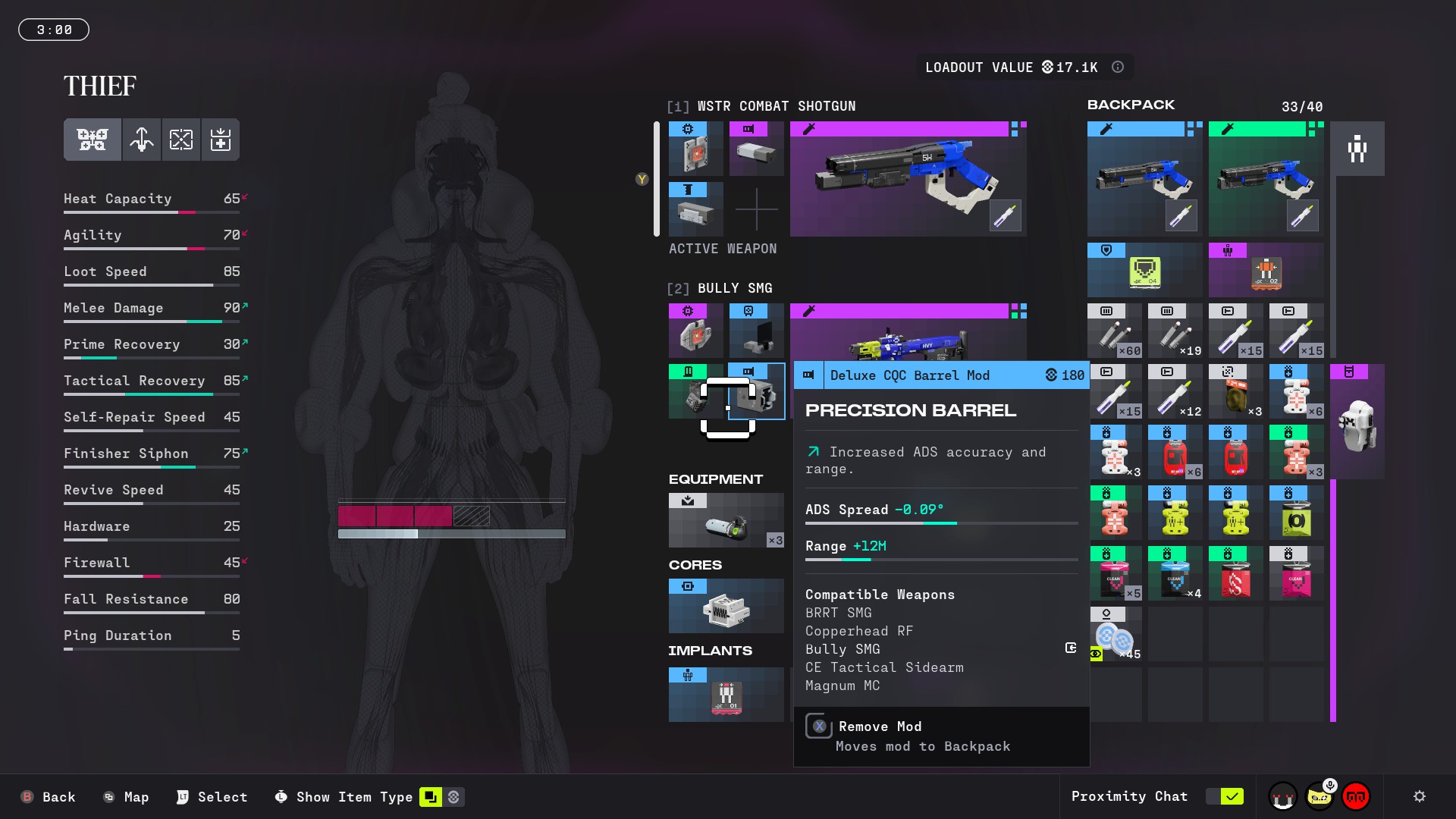Select the purple implant item in backpack
The height and width of the screenshot is (819, 1456).
tap(1266, 271)
